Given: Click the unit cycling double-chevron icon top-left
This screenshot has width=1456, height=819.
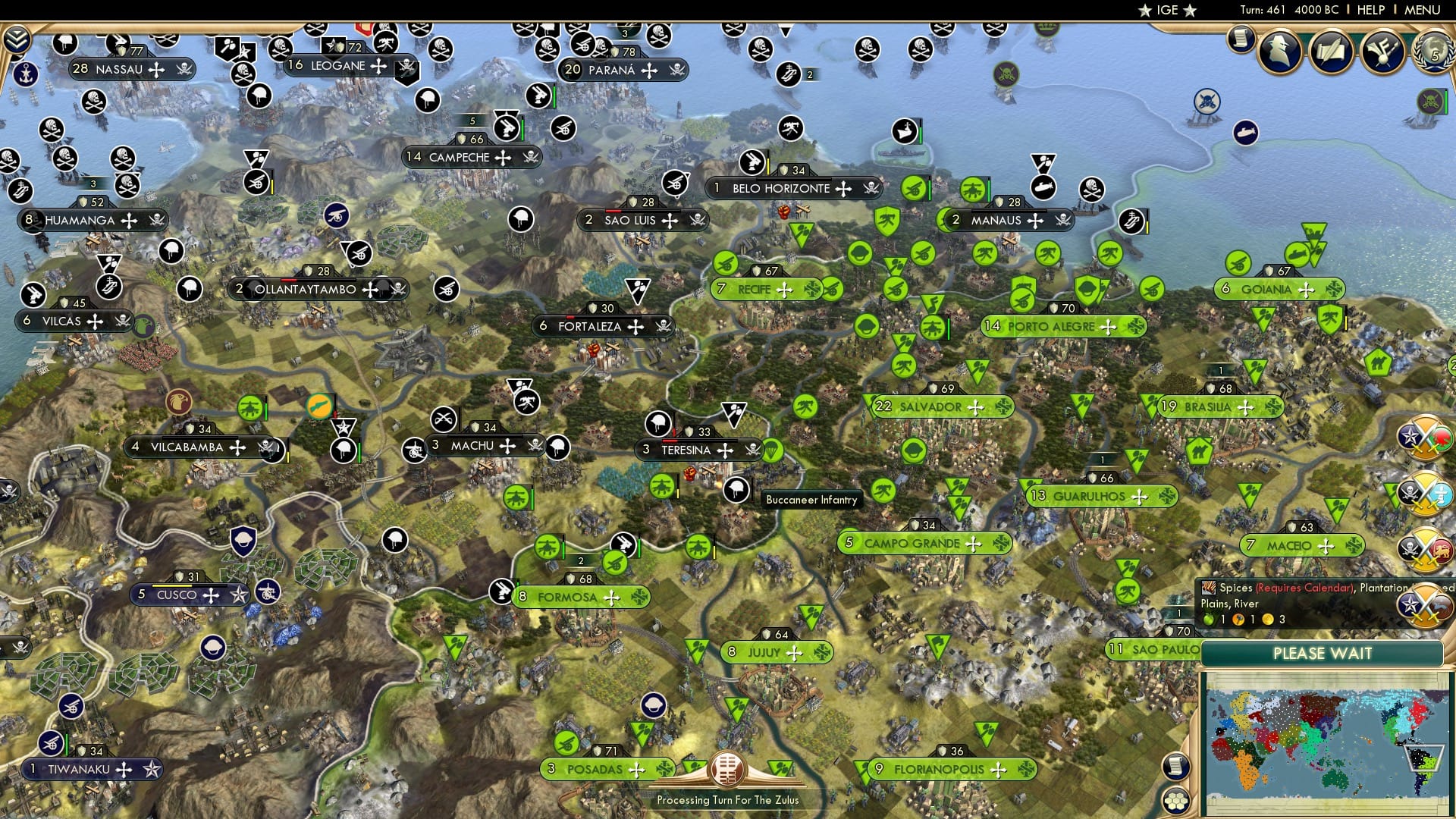Looking at the screenshot, I should 16,39.
